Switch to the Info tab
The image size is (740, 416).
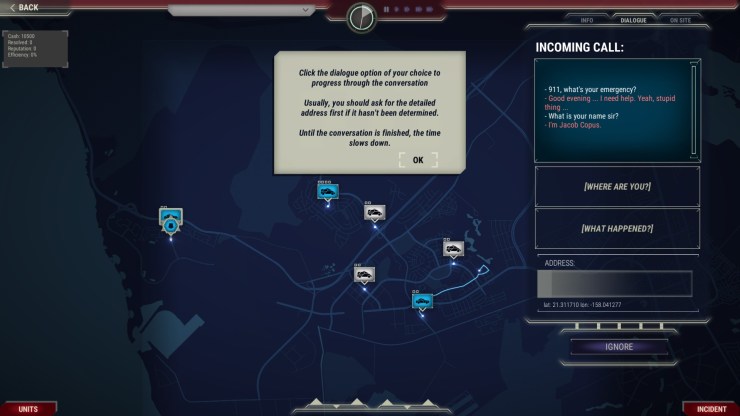589,20
